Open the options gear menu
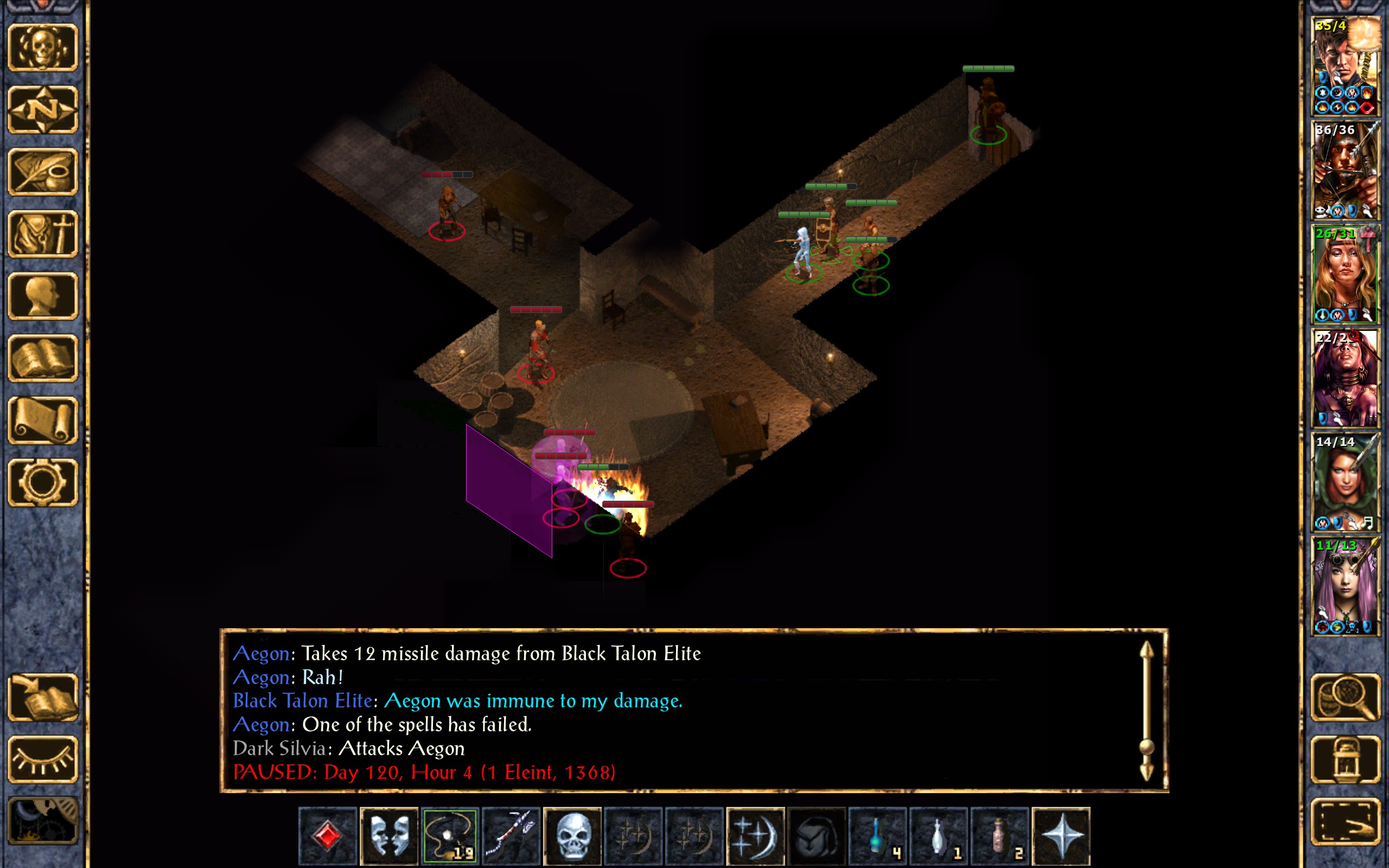Screen dimensions: 1389x868 [42, 482]
